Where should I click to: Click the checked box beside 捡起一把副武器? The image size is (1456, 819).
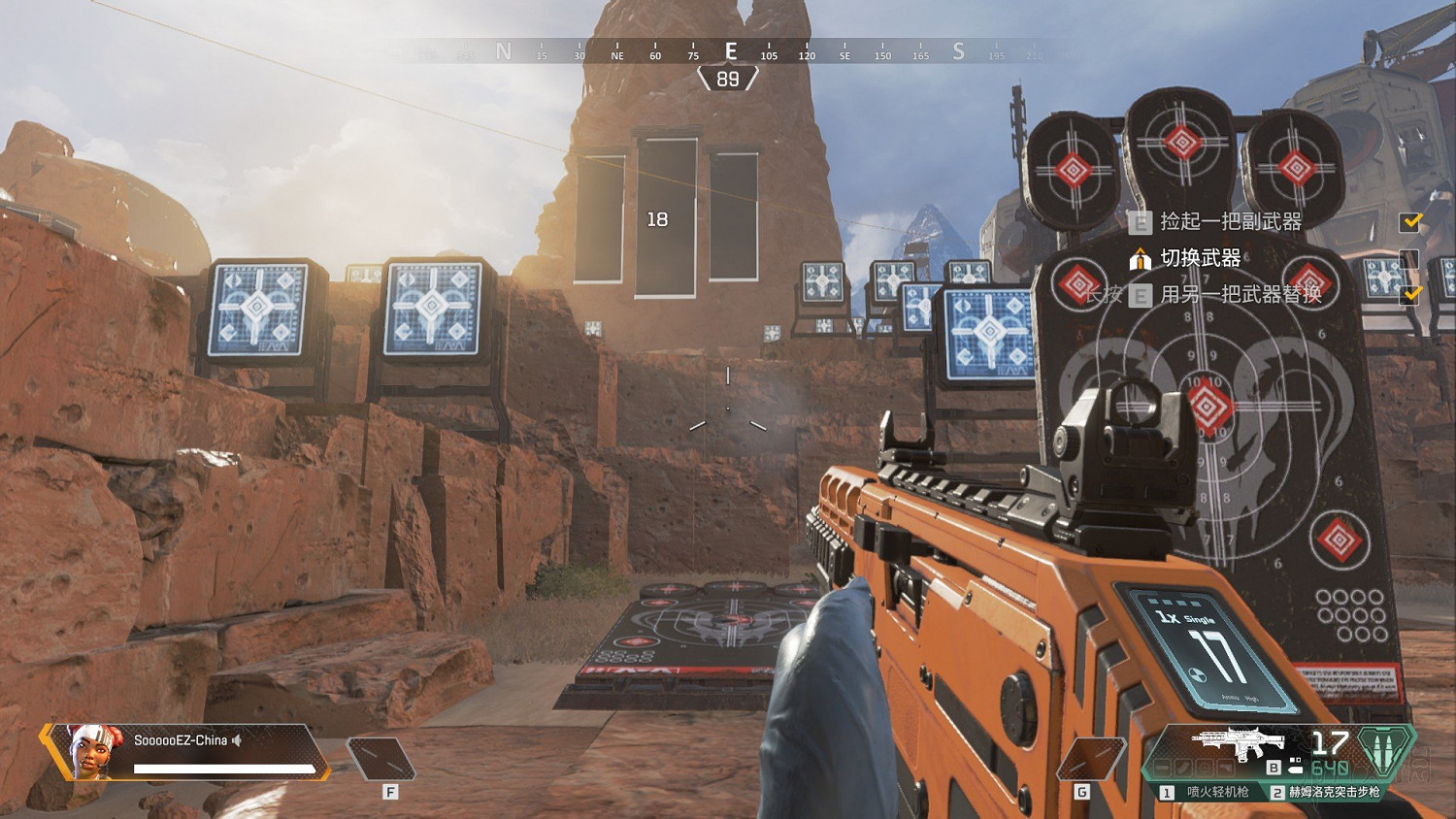(x=1409, y=223)
